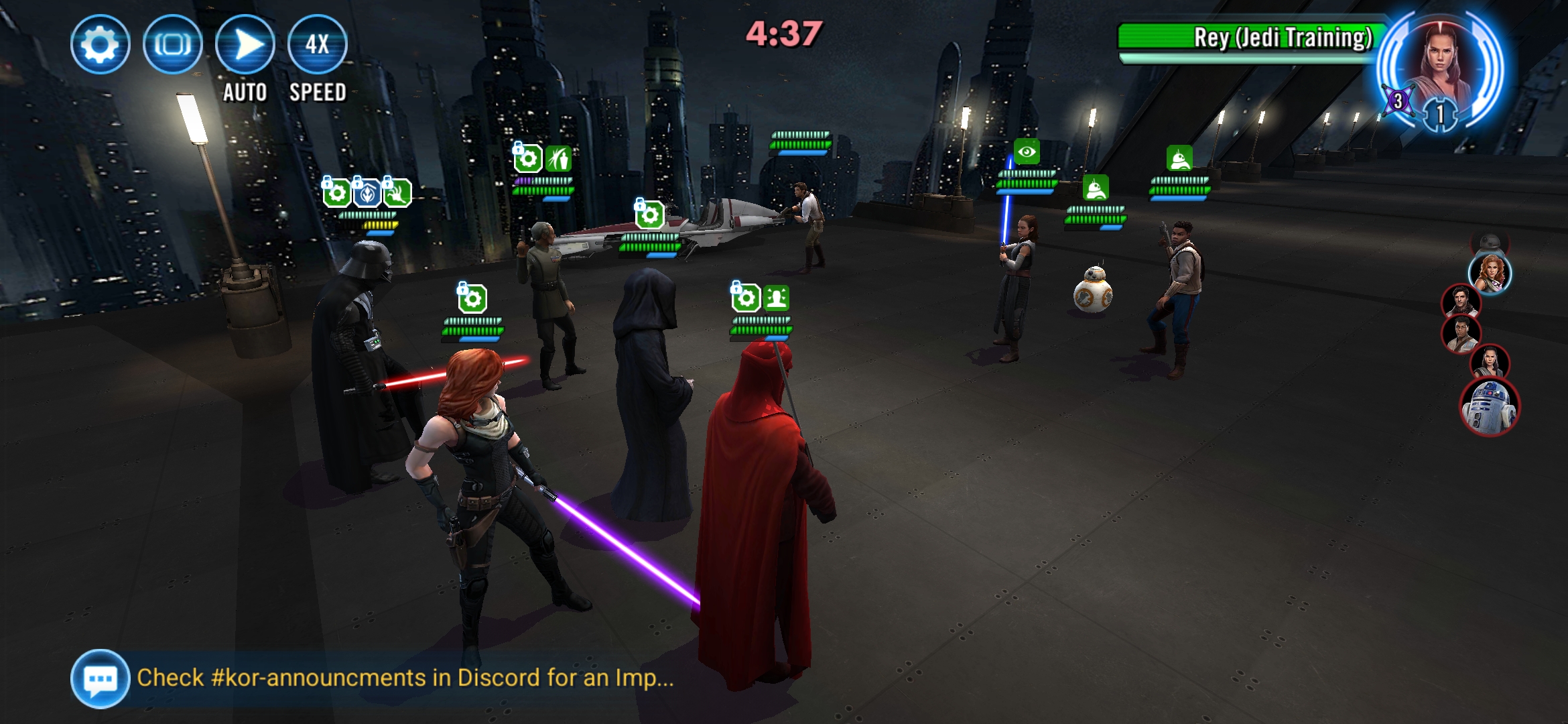
Task: Open the guild chat bubble
Action: pyautogui.click(x=100, y=678)
